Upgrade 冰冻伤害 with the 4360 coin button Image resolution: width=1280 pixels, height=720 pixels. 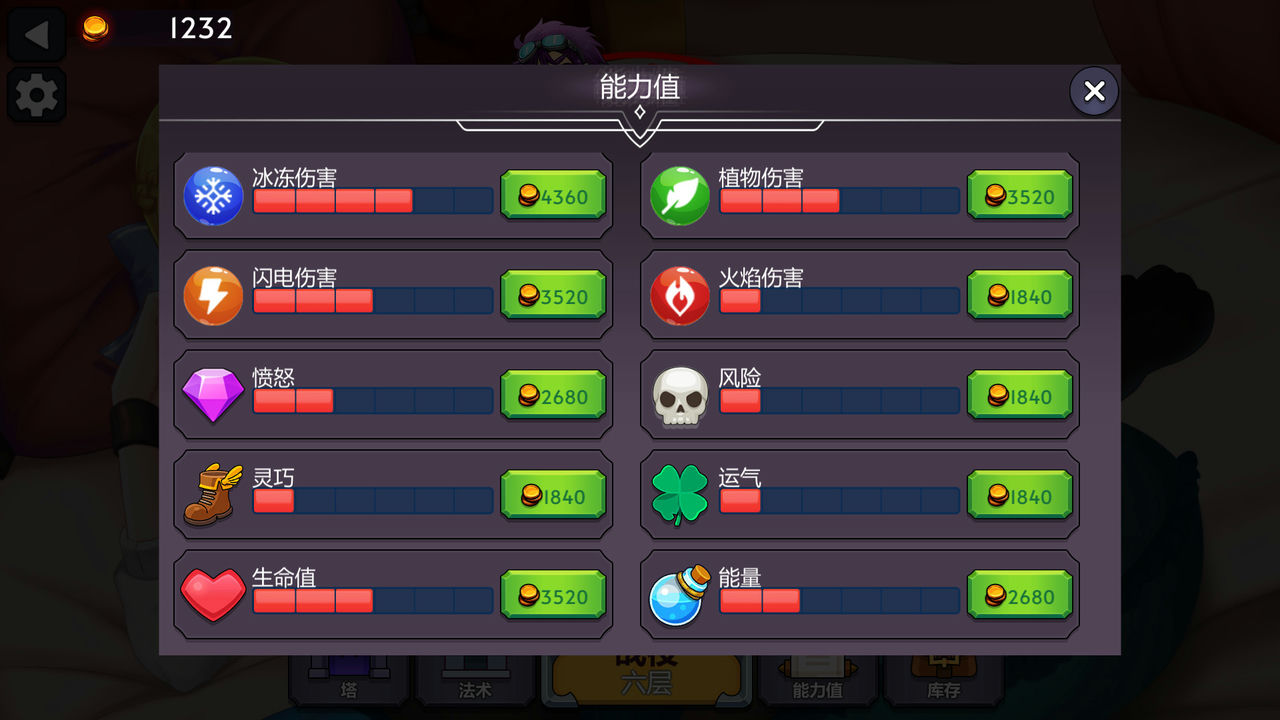(553, 196)
